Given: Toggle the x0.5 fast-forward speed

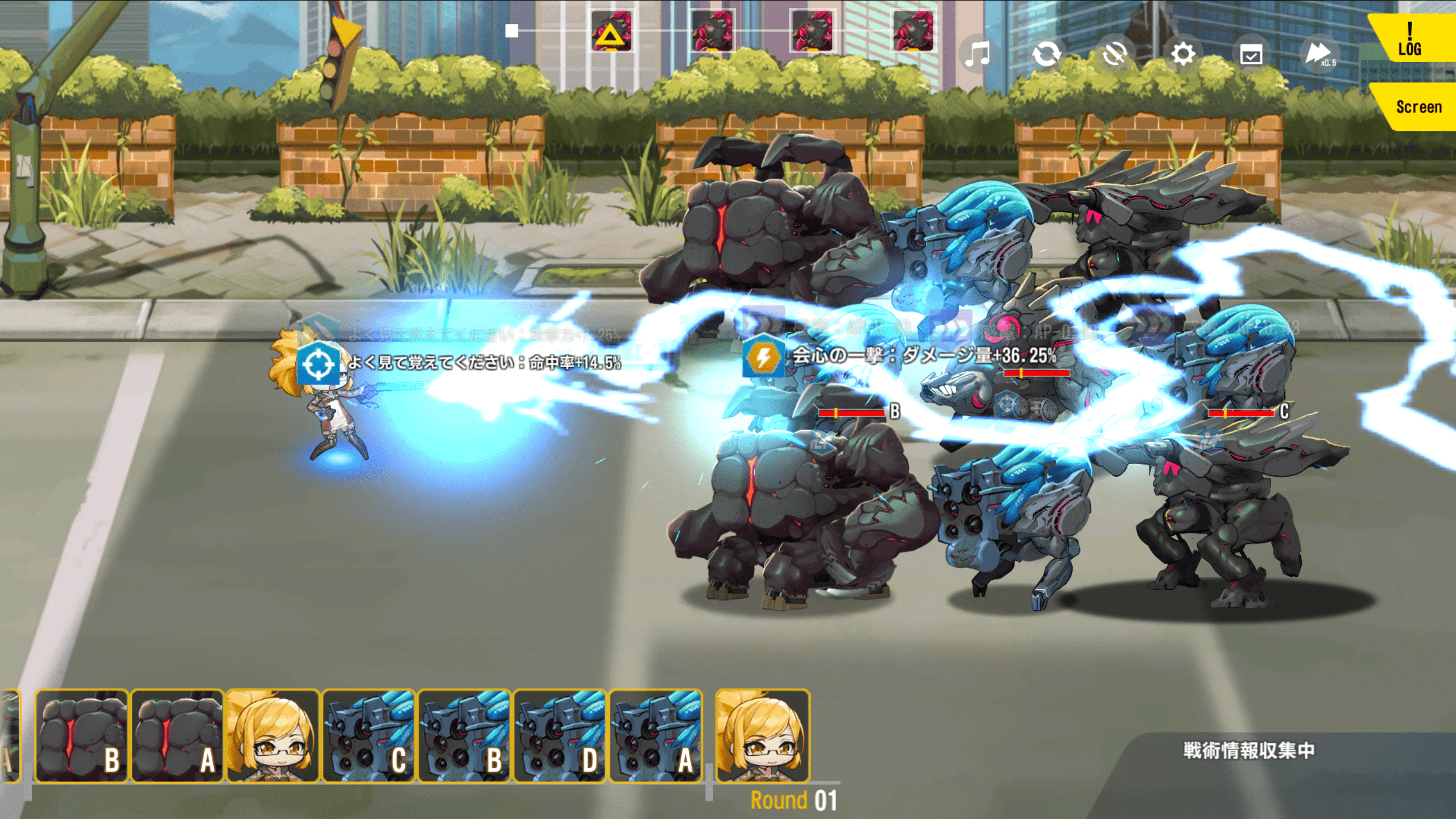Looking at the screenshot, I should click(x=1319, y=55).
